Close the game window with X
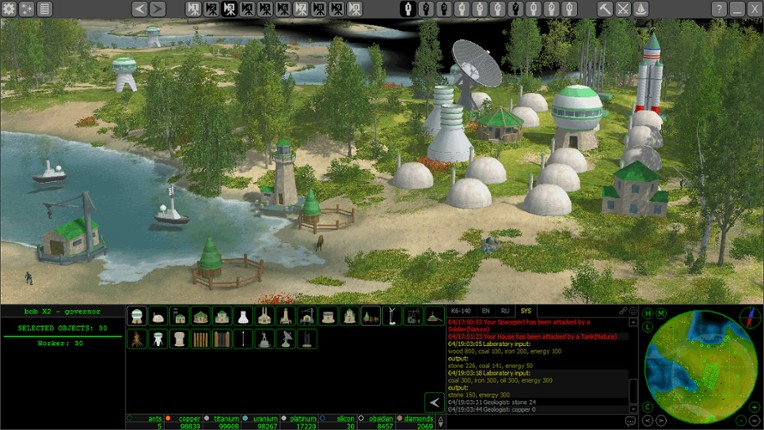The image size is (764, 430). (x=755, y=8)
